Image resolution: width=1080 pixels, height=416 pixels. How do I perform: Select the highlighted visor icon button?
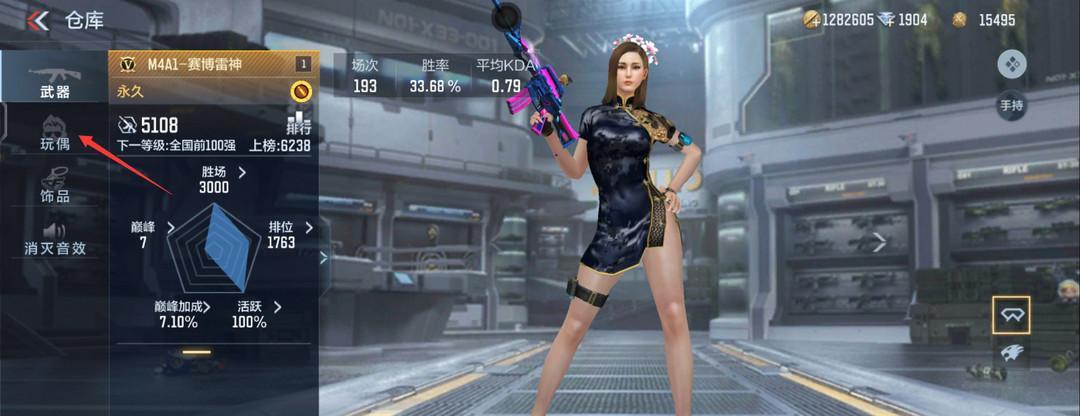click(1011, 315)
